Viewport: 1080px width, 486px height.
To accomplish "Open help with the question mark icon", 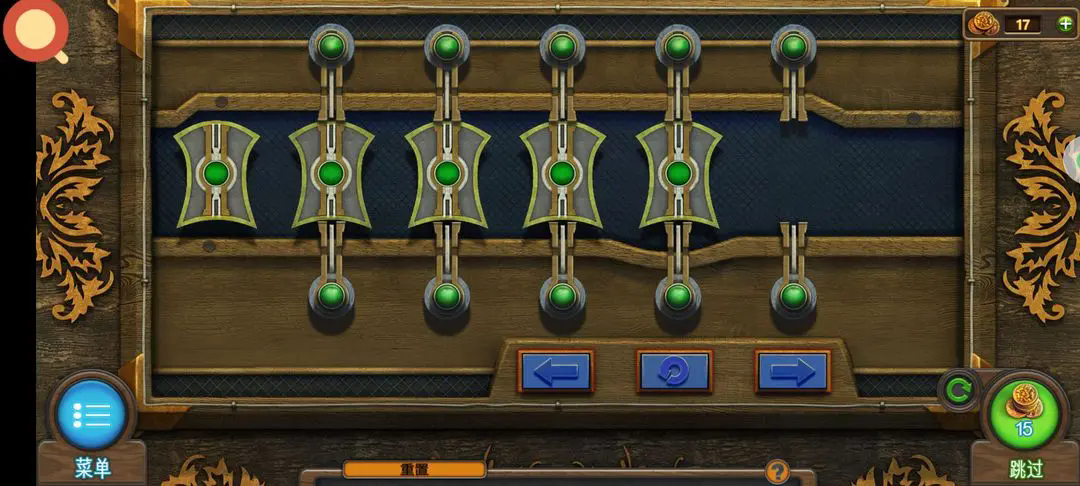I will (777, 472).
